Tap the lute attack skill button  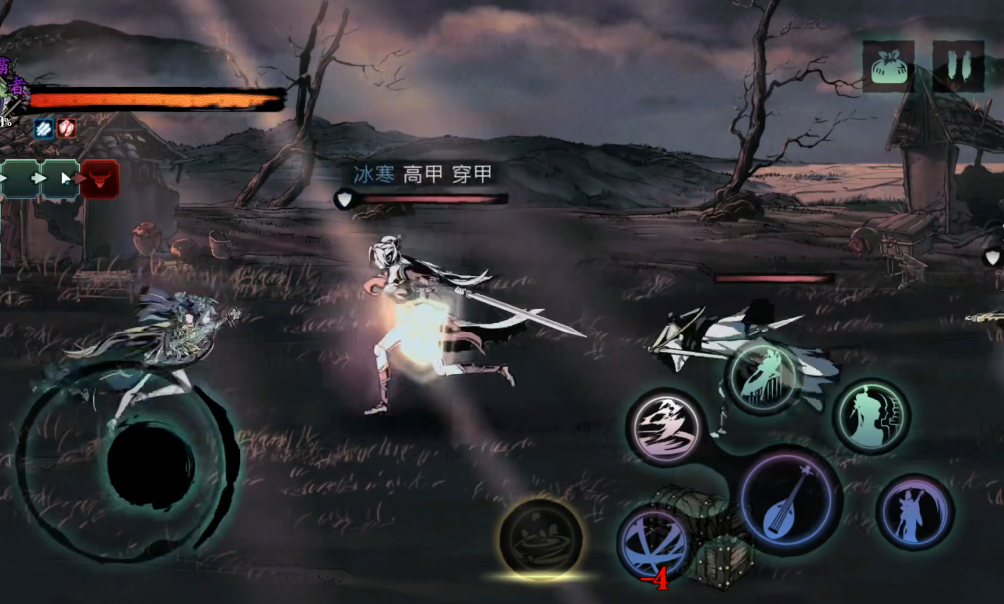(790, 500)
